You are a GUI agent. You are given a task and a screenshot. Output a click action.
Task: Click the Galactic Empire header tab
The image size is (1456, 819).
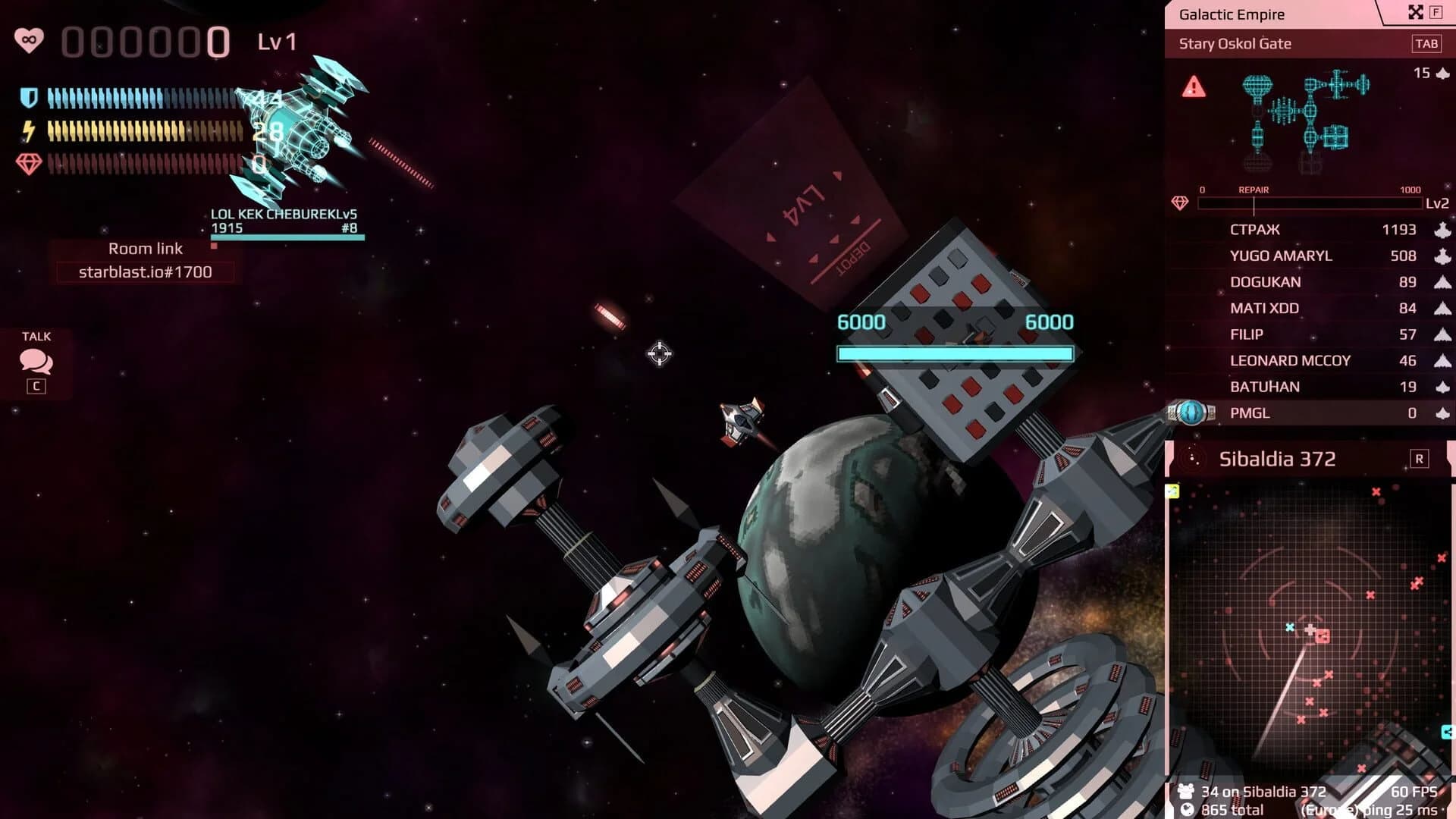(1232, 14)
